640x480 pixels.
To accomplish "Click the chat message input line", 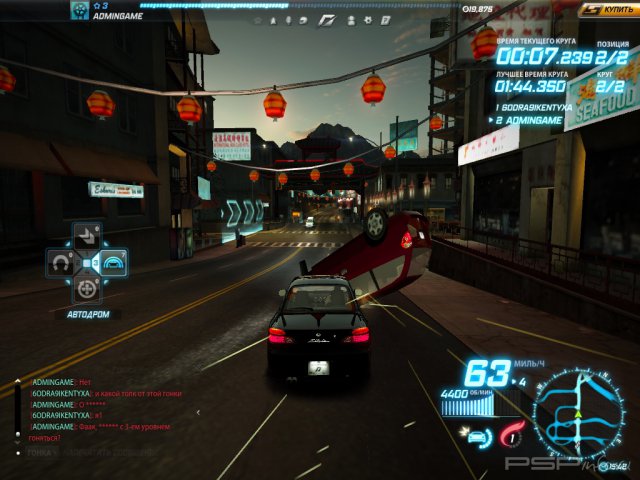I will [x=90, y=452].
